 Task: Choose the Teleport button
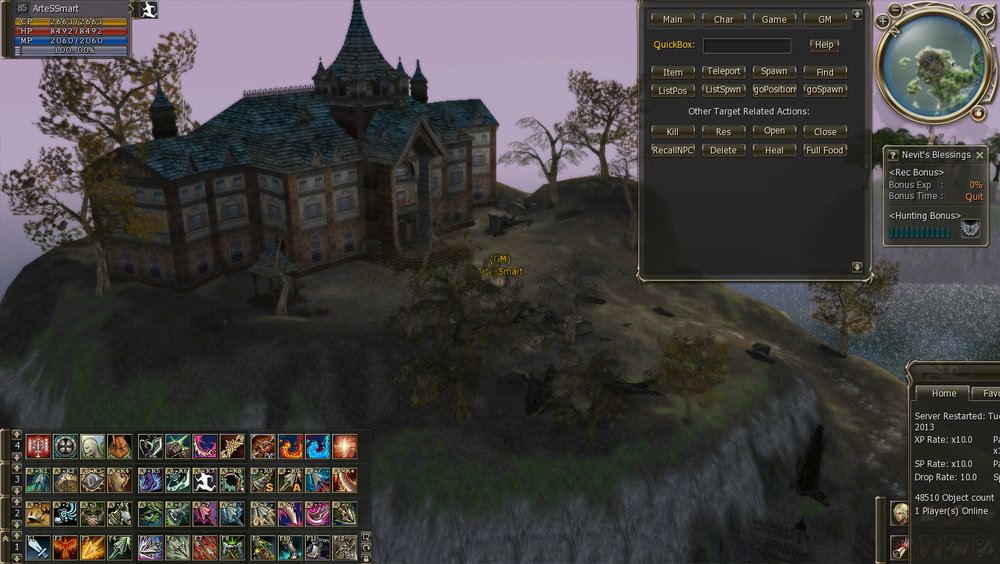[723, 72]
